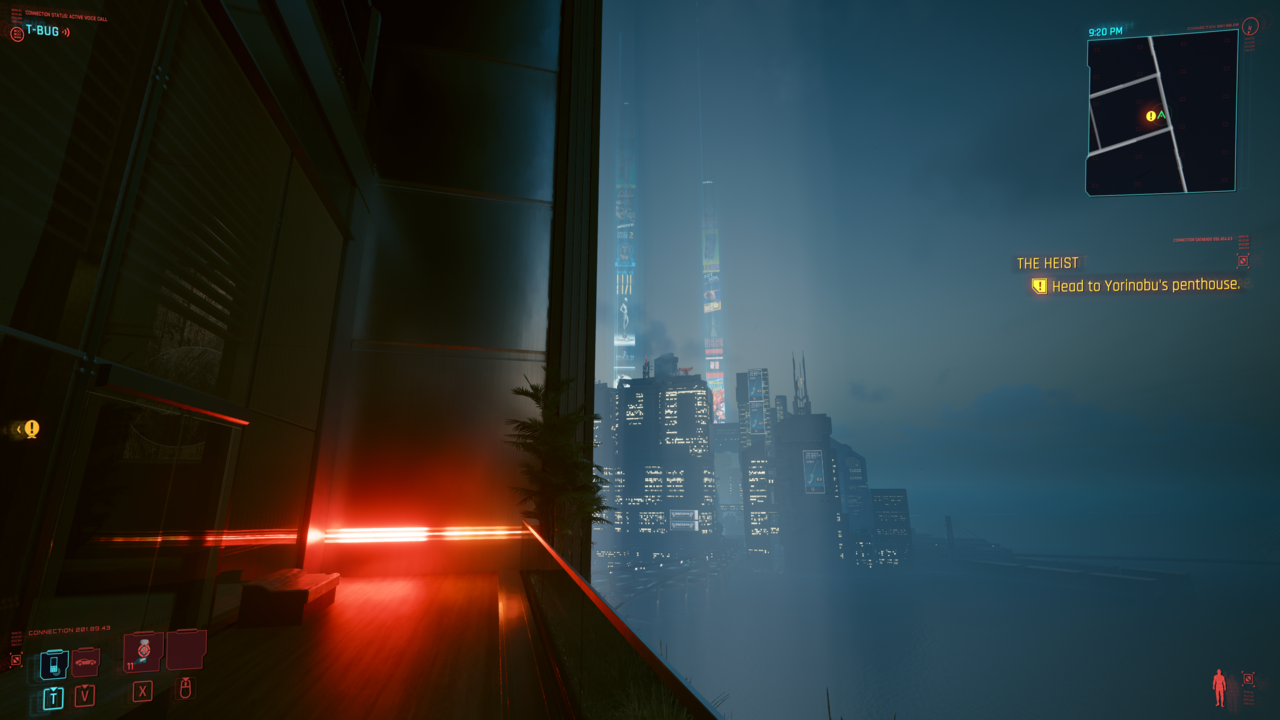The width and height of the screenshot is (1280, 720).
Task: Expand the empty gadget slot next to the inhaler
Action: [x=186, y=650]
